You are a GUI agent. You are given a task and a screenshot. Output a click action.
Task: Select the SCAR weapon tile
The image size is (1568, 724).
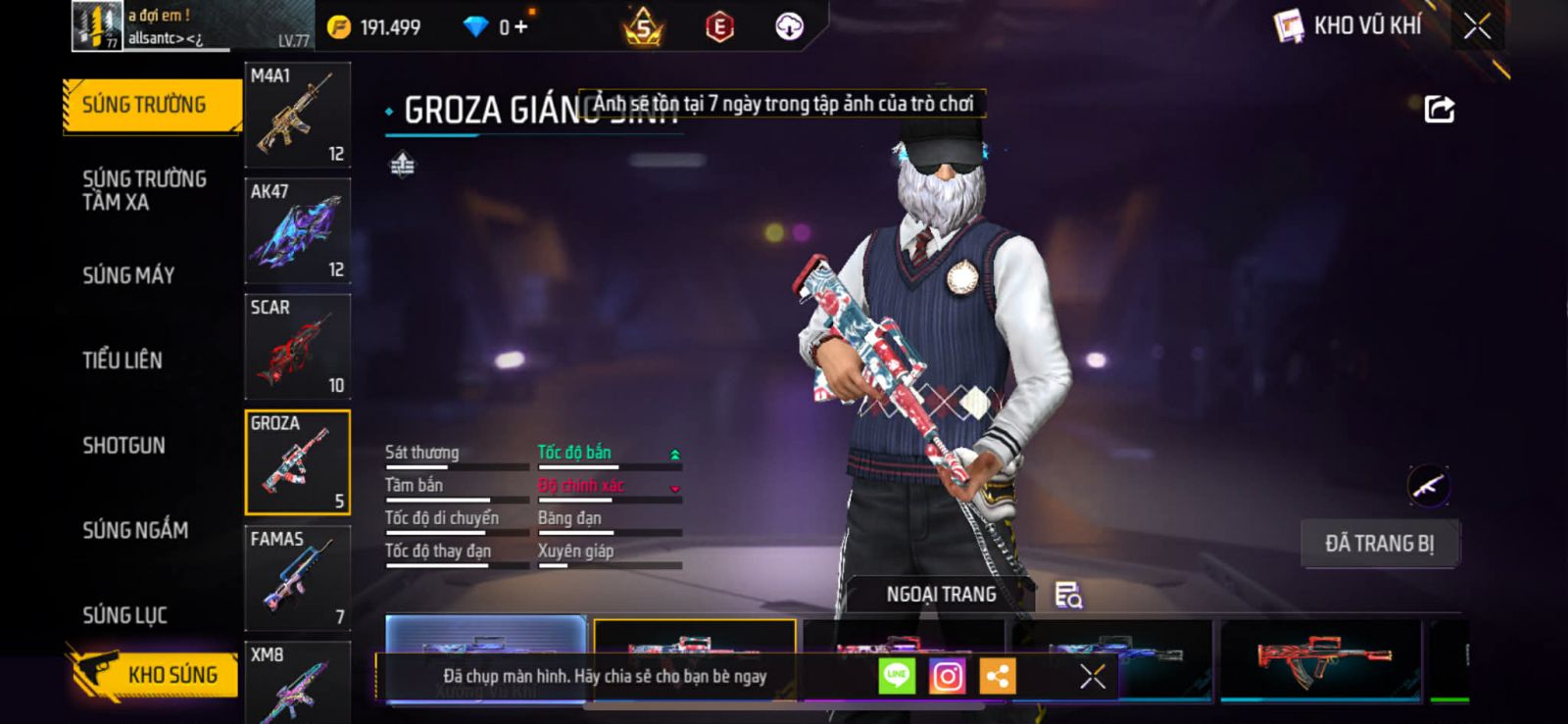click(x=297, y=347)
